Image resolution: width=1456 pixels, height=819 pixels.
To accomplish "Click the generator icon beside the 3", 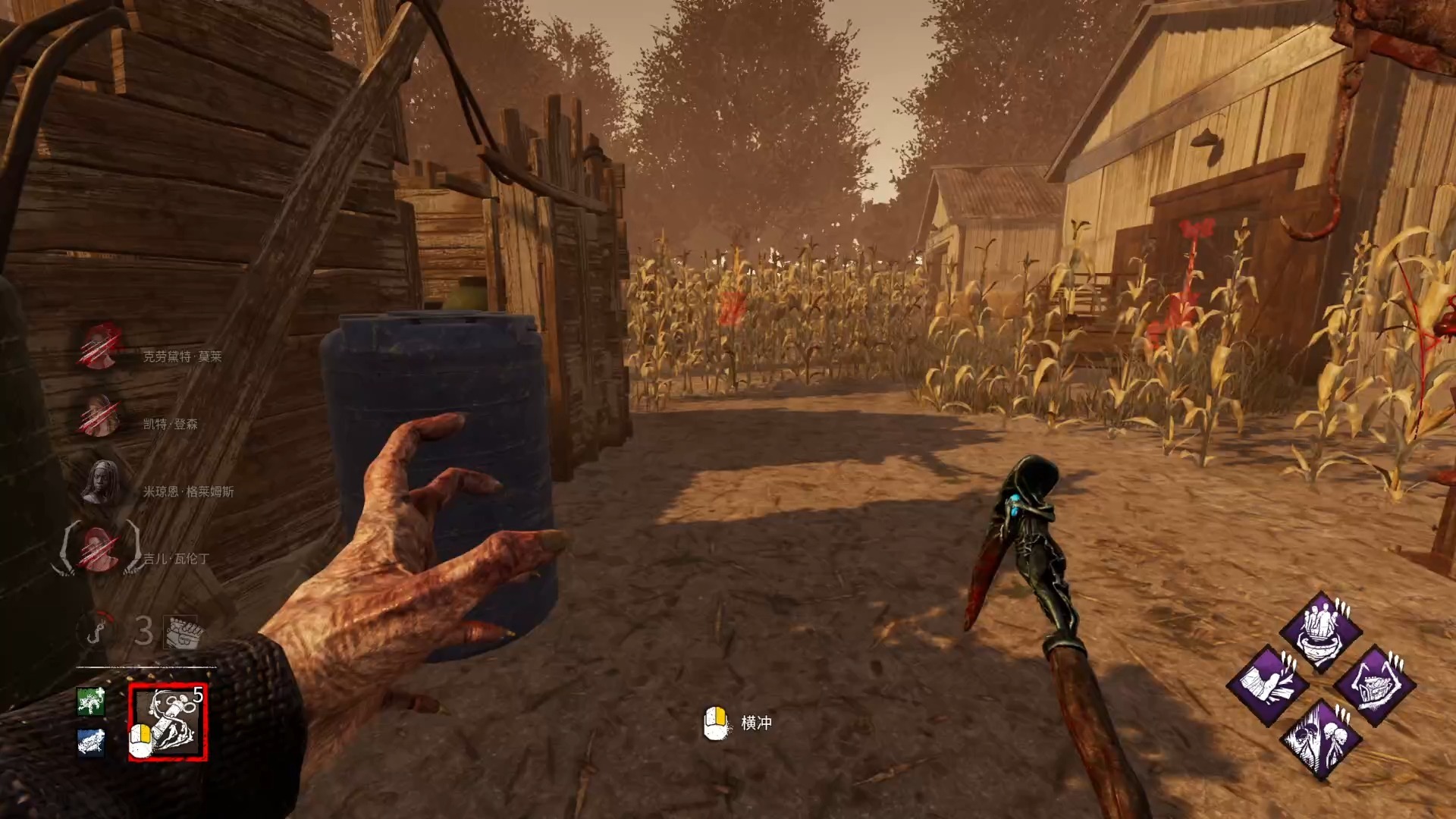I will point(182,631).
